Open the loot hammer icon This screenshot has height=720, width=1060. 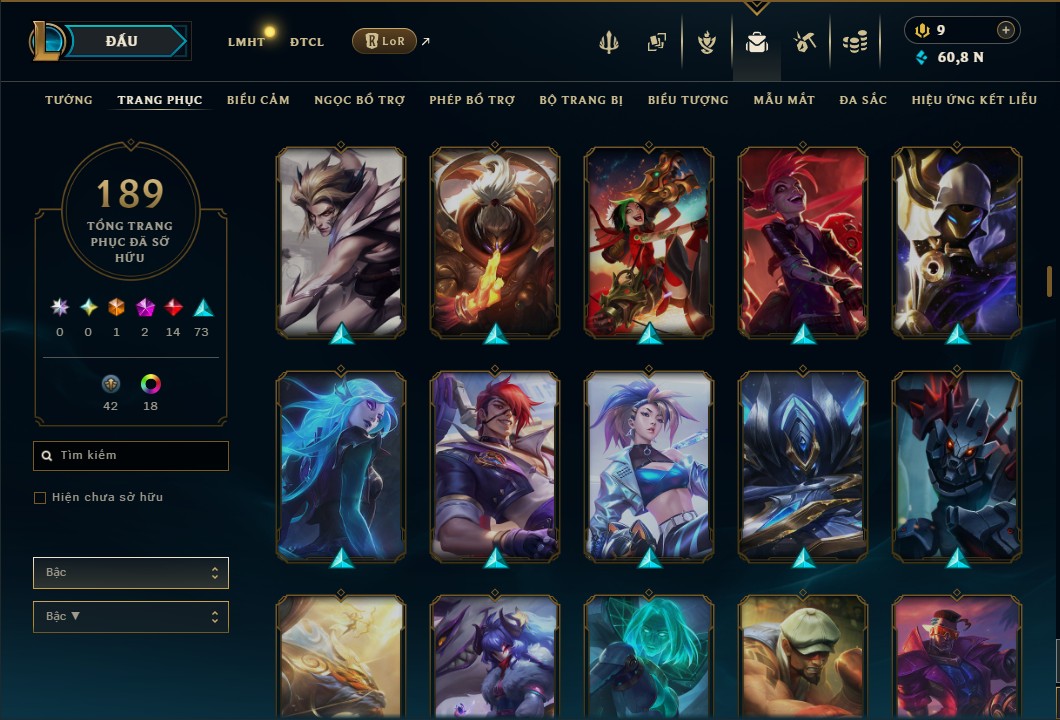(805, 42)
